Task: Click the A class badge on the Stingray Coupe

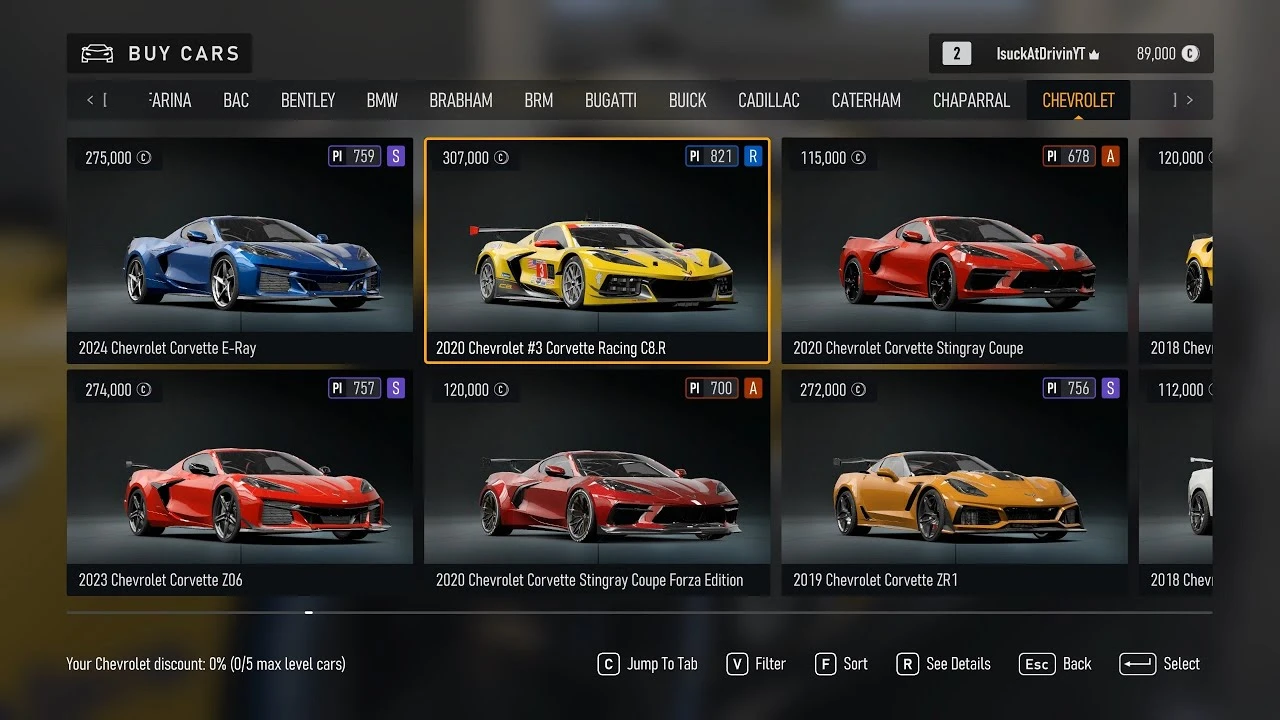Action: 1111,156
